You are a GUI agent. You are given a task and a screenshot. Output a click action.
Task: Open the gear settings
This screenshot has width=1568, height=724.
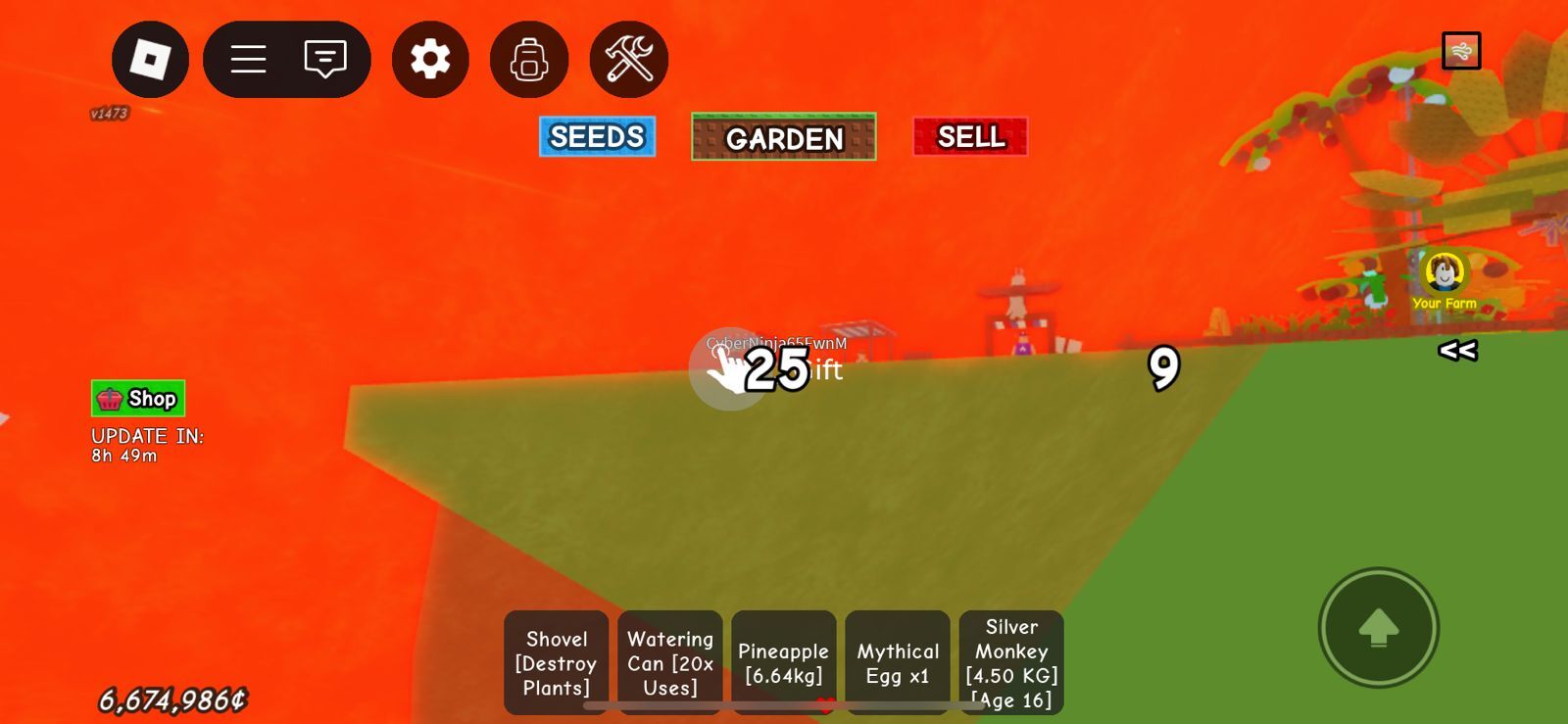pyautogui.click(x=430, y=60)
